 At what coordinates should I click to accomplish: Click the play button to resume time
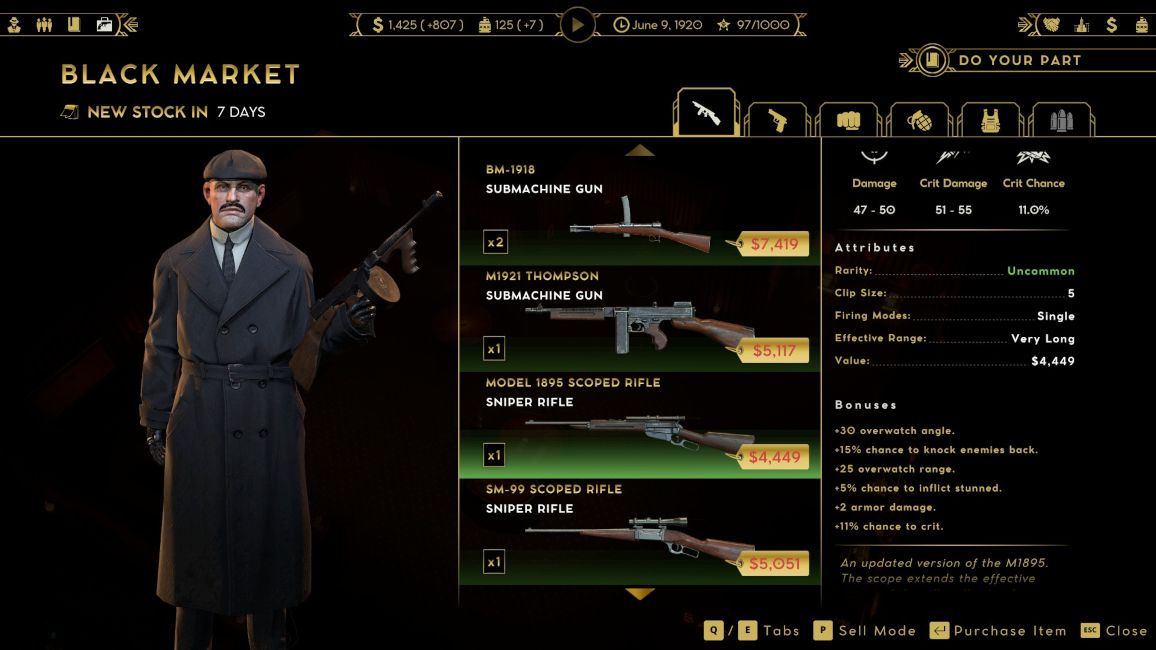click(577, 24)
